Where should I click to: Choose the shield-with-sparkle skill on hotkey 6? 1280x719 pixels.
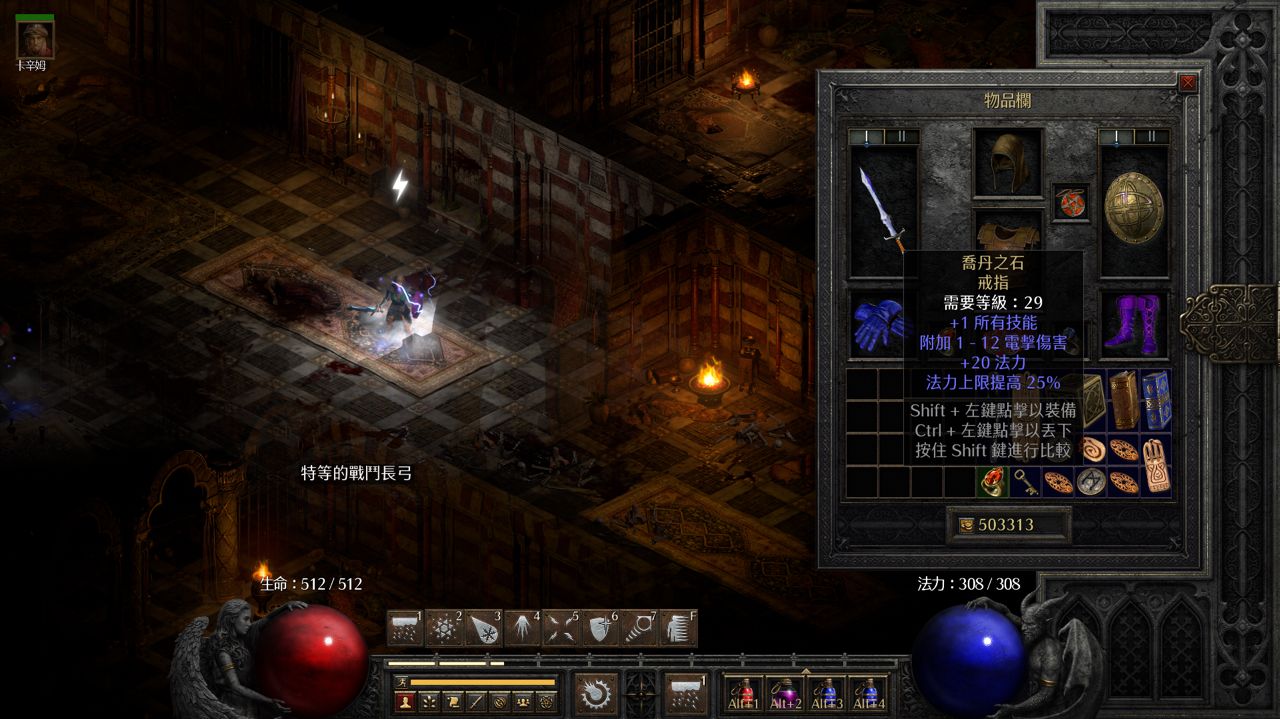[600, 628]
